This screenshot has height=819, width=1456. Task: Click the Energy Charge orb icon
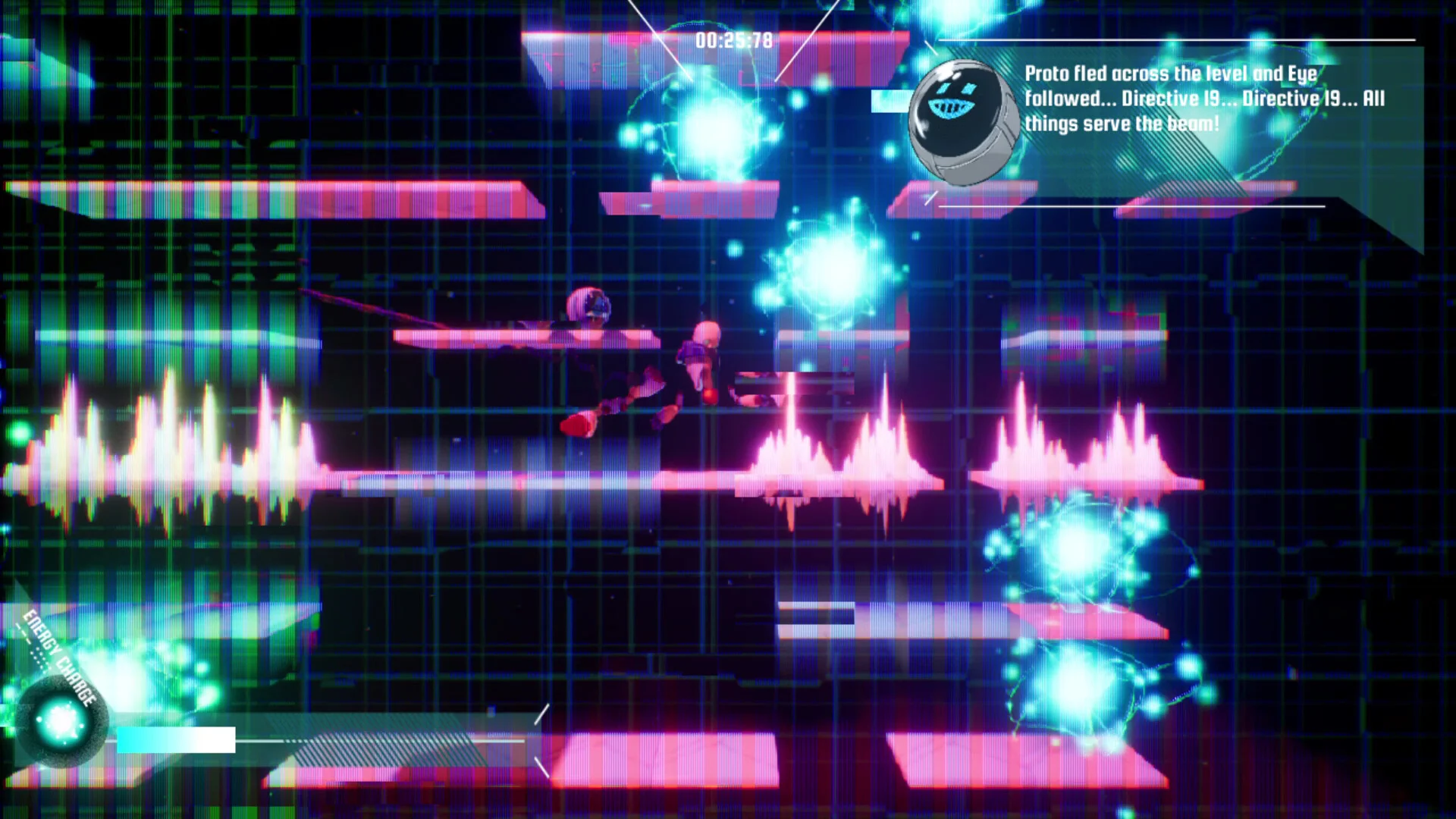click(61, 721)
